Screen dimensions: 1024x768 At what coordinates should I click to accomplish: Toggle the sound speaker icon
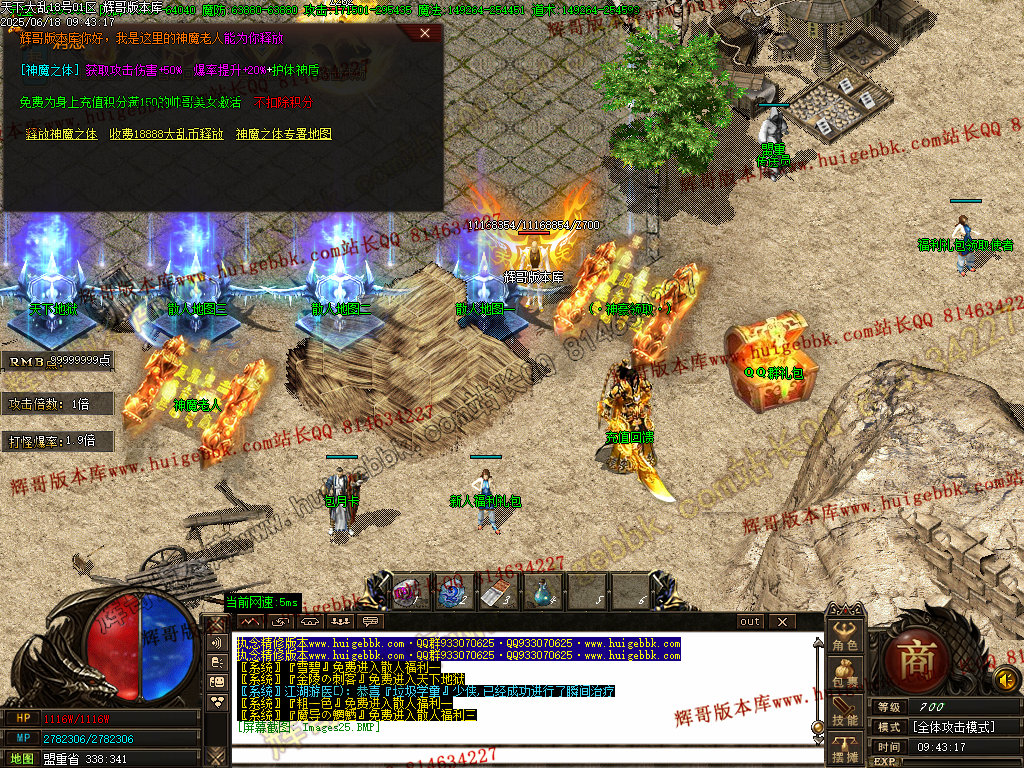1007,680
